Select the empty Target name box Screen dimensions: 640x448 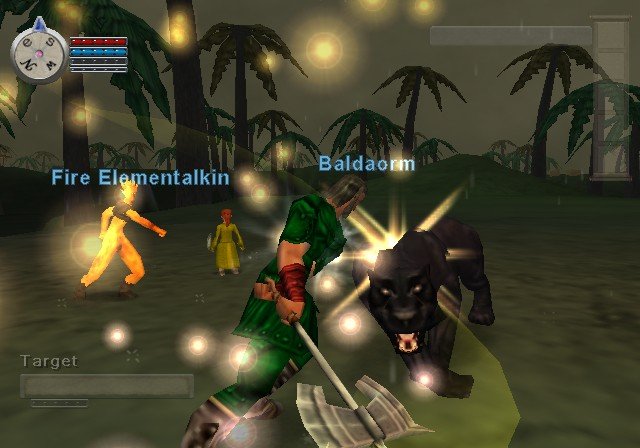[107, 386]
